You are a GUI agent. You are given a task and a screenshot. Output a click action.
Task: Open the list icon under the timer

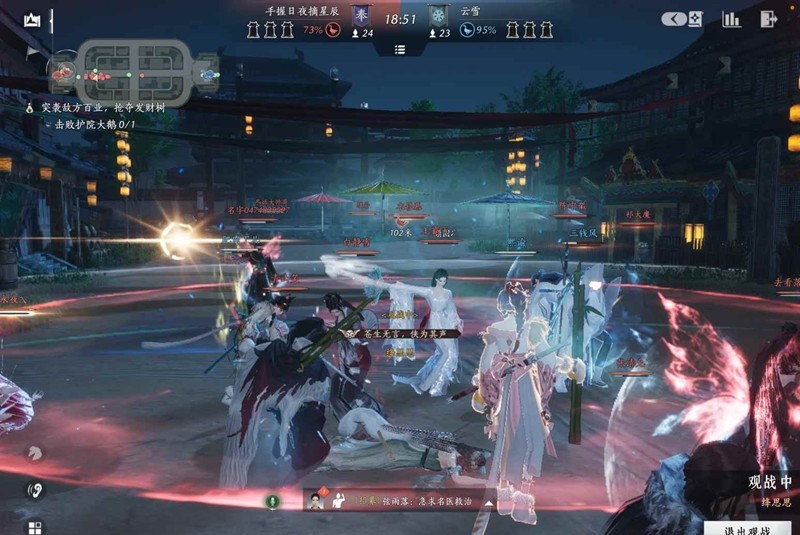pyautogui.click(x=400, y=49)
